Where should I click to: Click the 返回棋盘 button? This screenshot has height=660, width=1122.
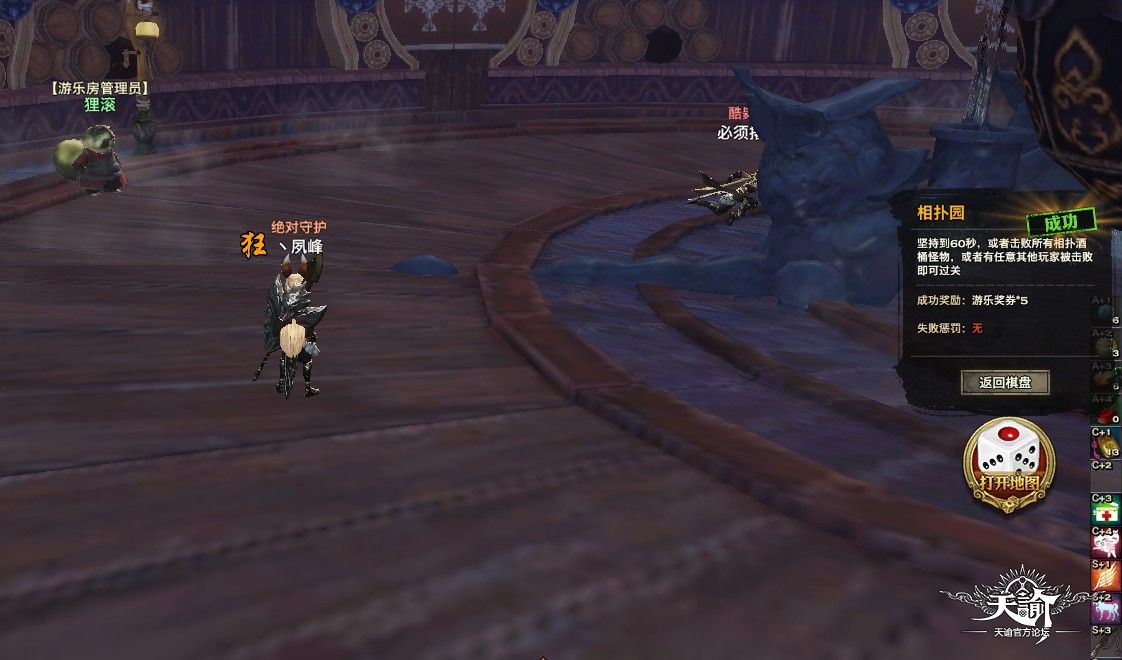tap(1005, 382)
